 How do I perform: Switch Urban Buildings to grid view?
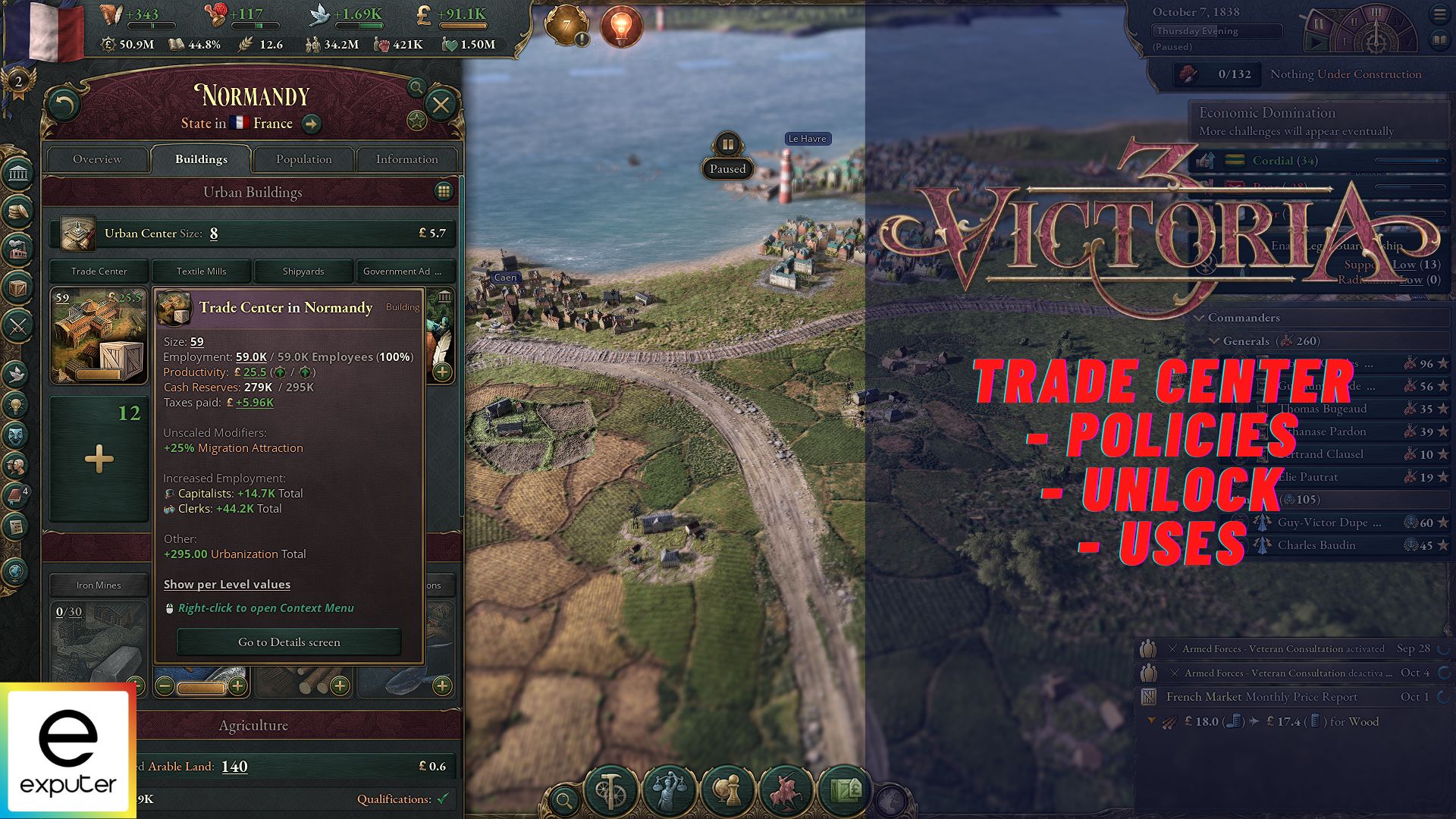click(x=444, y=192)
